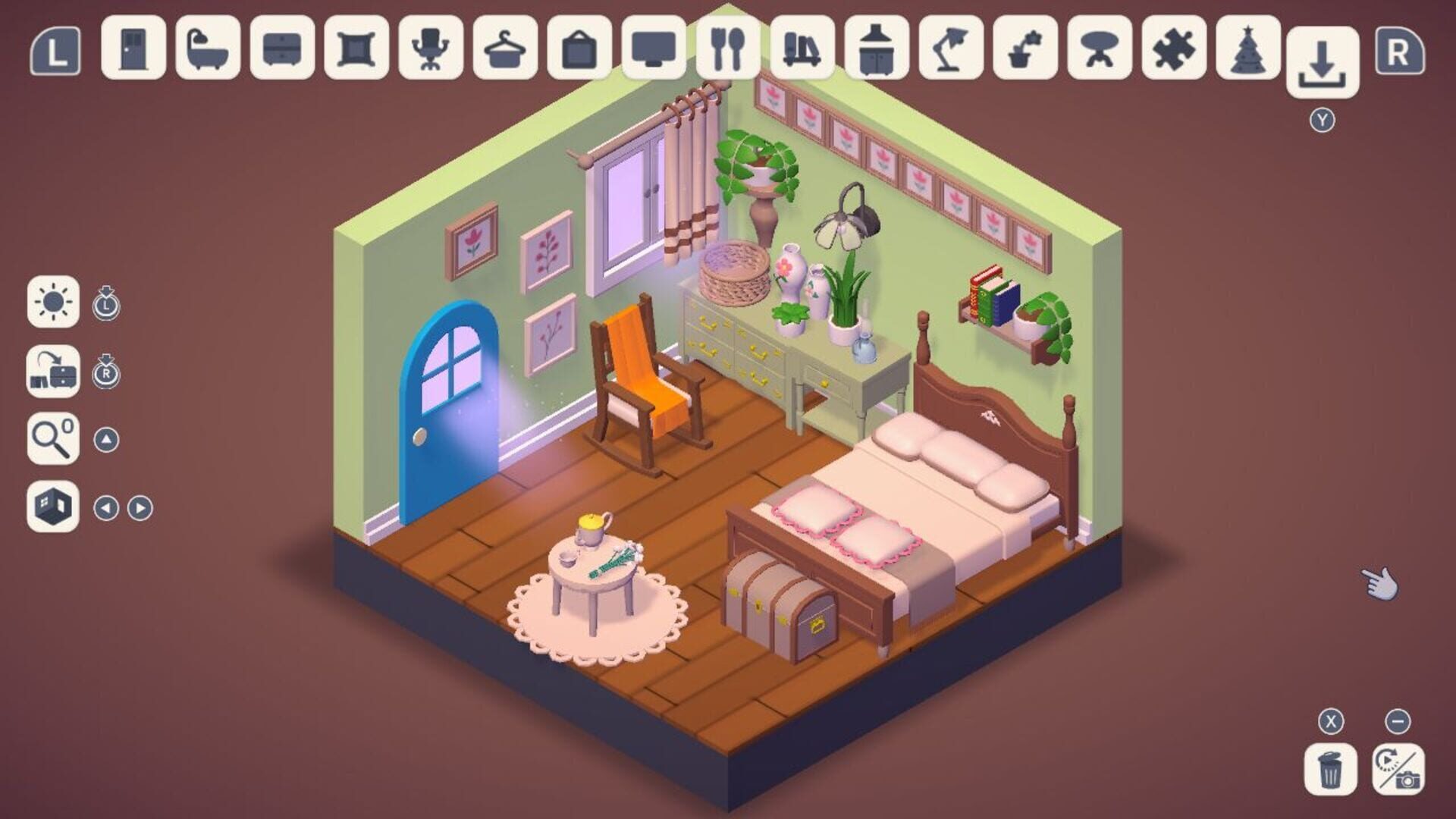1456x819 pixels.
Task: Select the door furniture category
Action: coord(133,49)
